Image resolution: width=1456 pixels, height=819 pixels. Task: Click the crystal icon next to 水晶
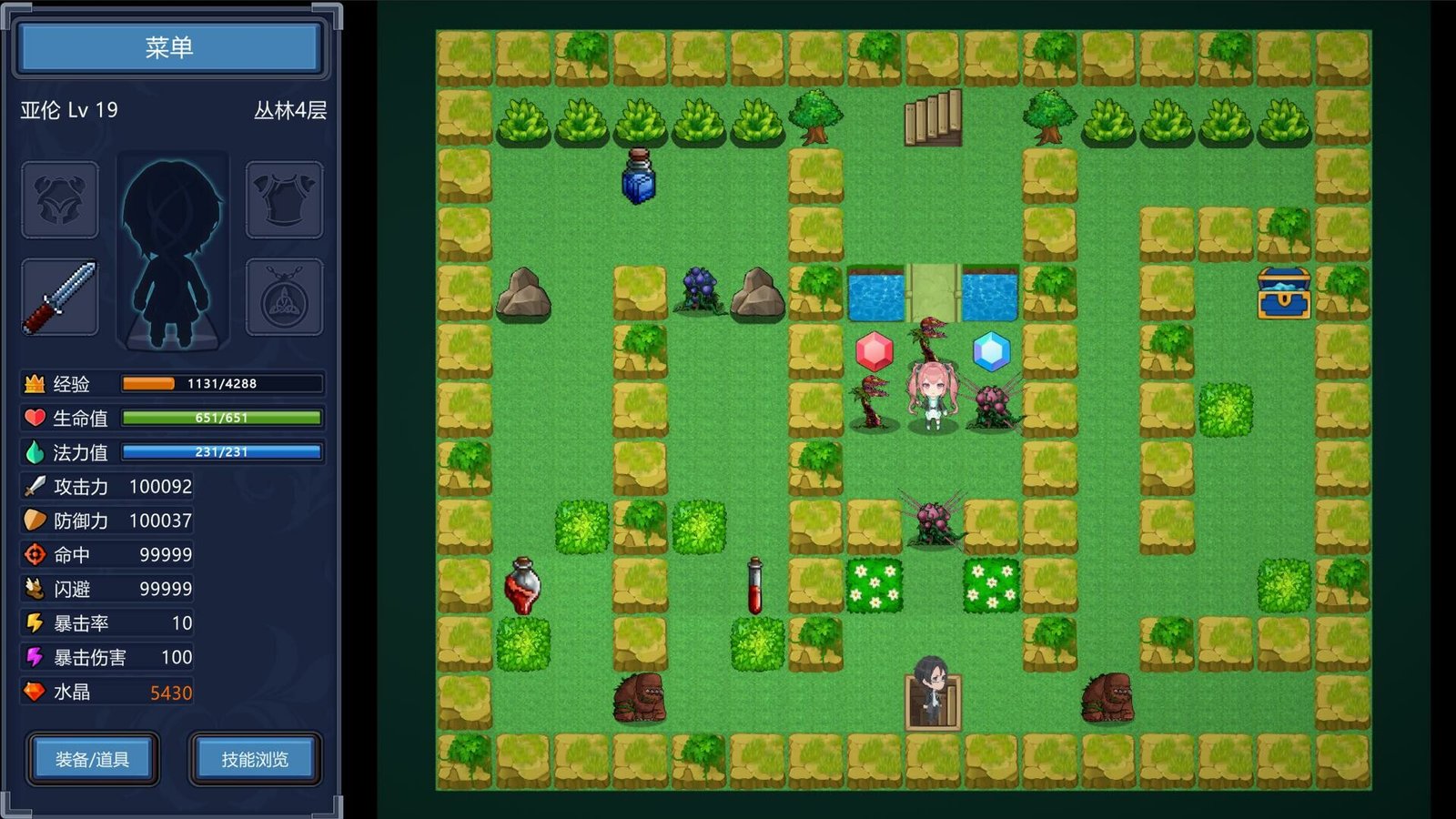click(34, 692)
